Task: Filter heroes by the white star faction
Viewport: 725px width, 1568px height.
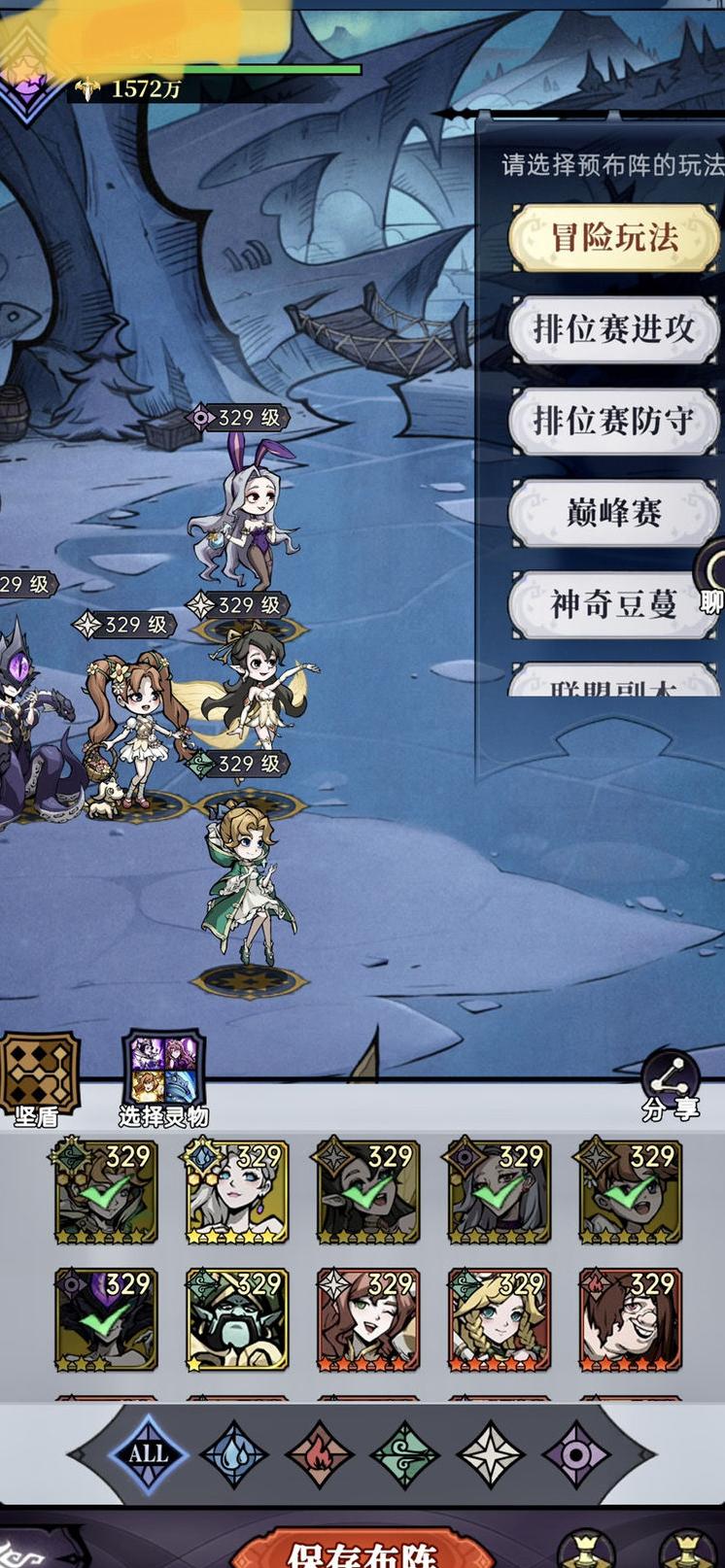Action: pos(490,1455)
